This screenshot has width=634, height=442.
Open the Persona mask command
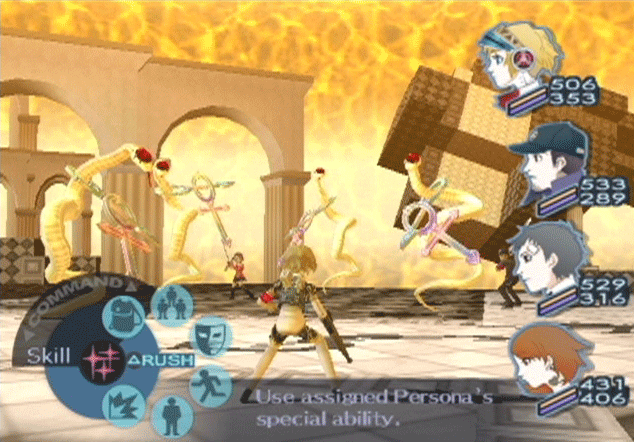pos(208,333)
